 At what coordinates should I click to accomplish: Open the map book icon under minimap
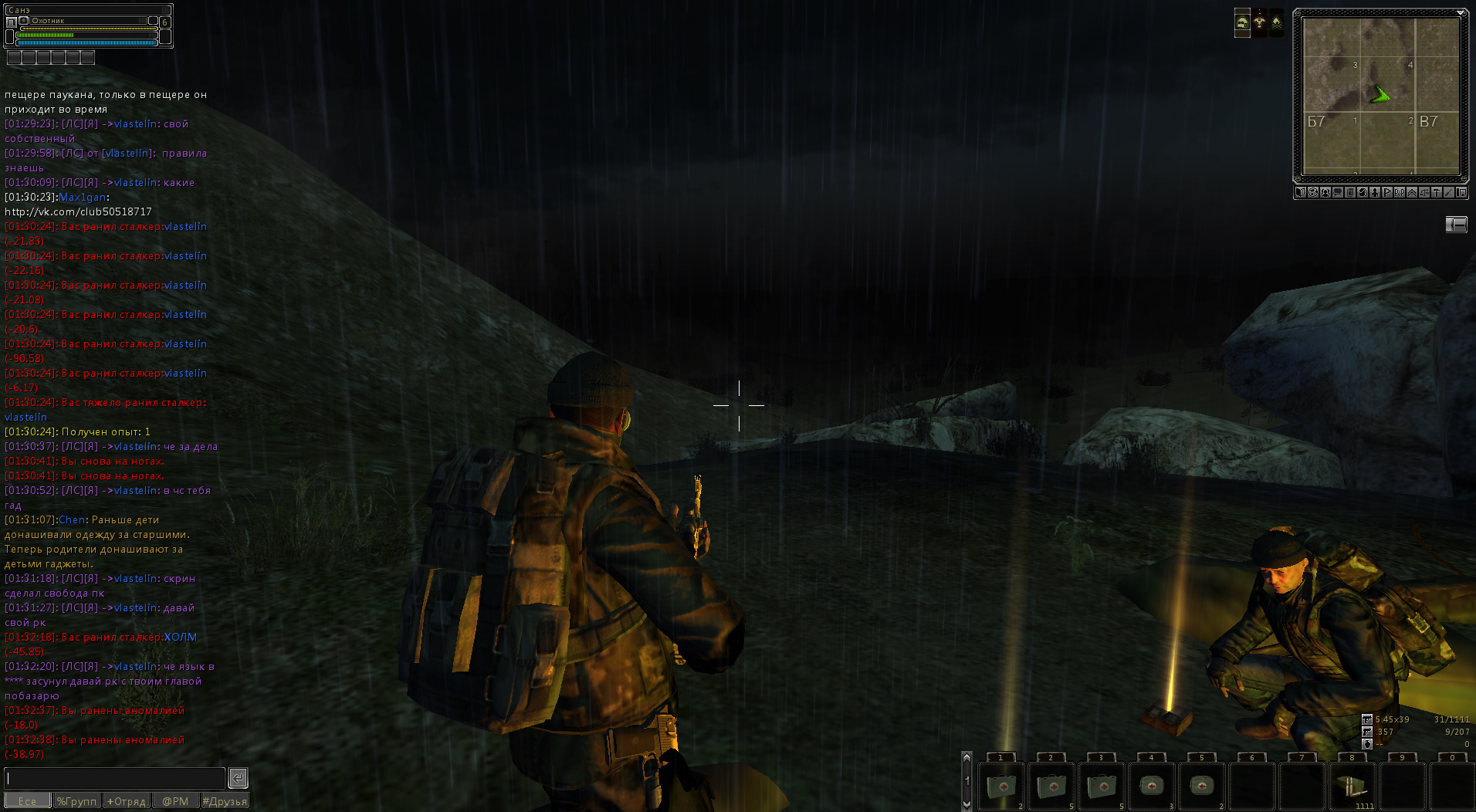tap(1301, 192)
